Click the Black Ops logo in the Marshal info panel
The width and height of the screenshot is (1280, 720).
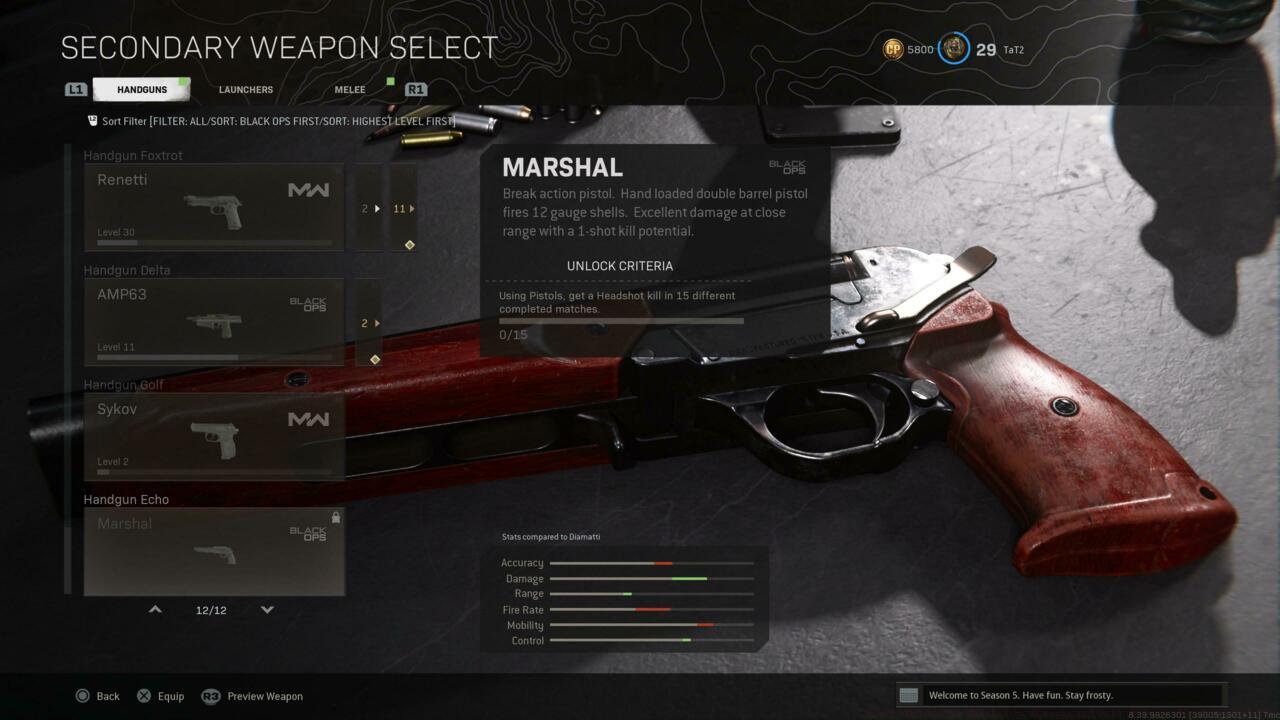pos(790,168)
